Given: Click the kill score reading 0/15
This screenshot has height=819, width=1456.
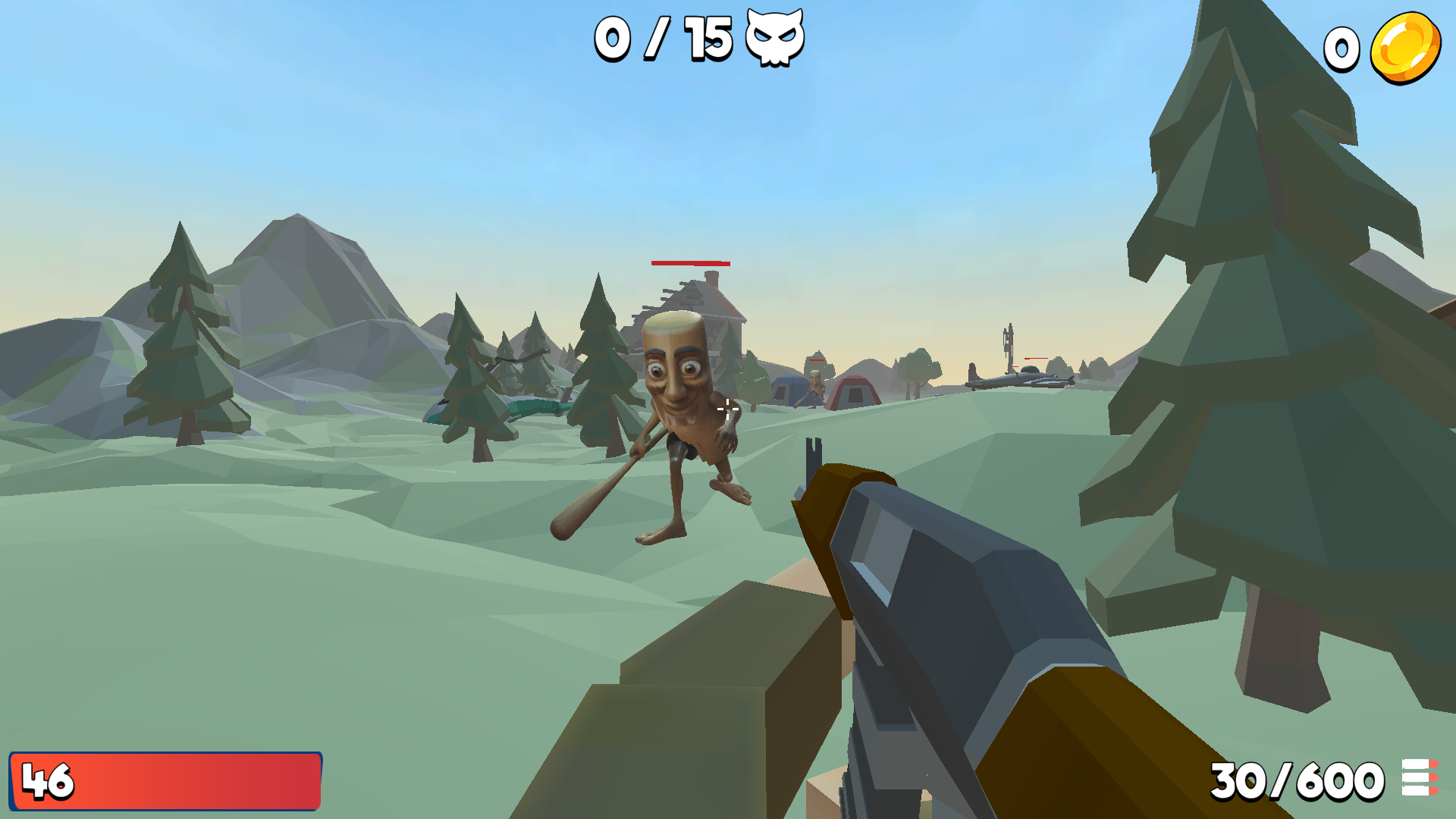Looking at the screenshot, I should pyautogui.click(x=664, y=36).
